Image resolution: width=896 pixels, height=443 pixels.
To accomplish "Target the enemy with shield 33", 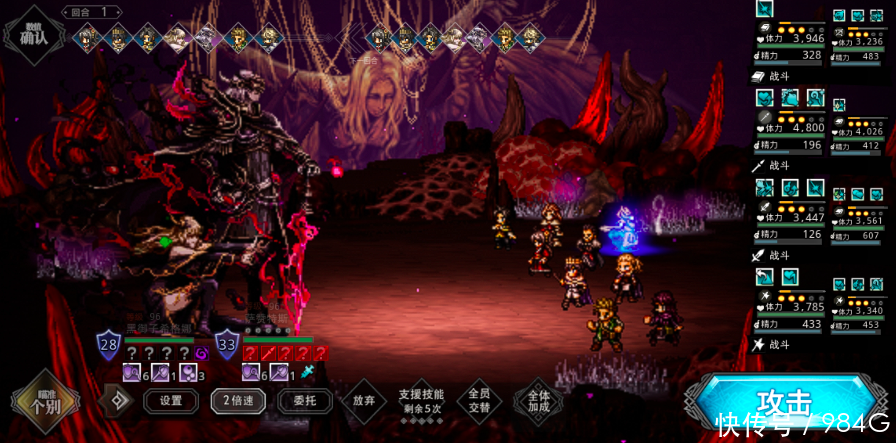I will point(227,345).
